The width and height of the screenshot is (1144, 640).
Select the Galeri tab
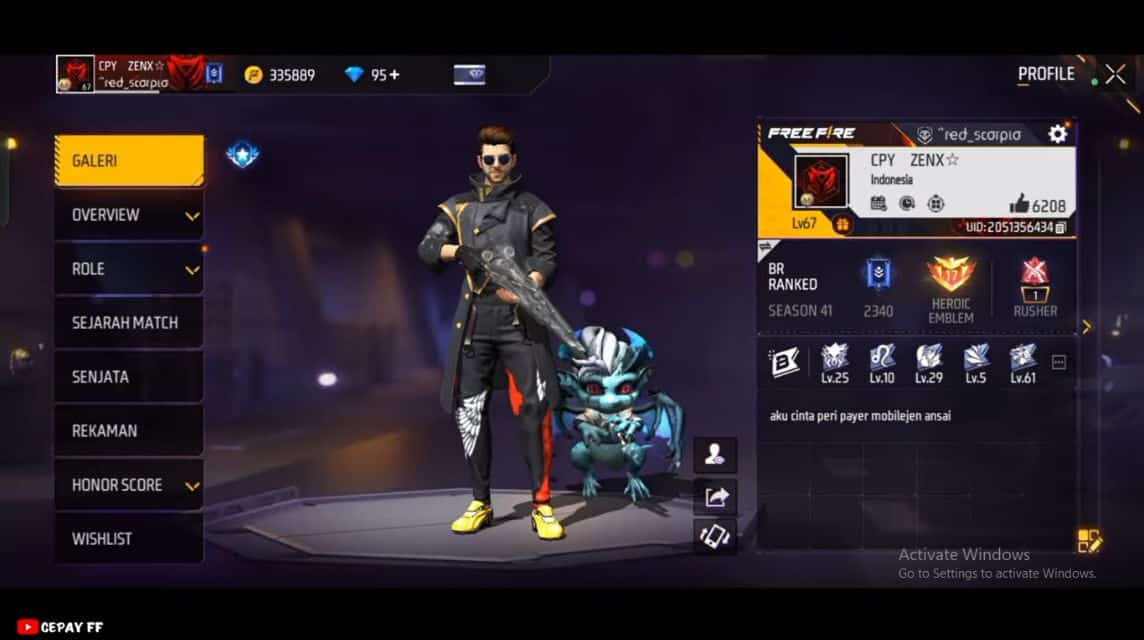pyautogui.click(x=128, y=161)
